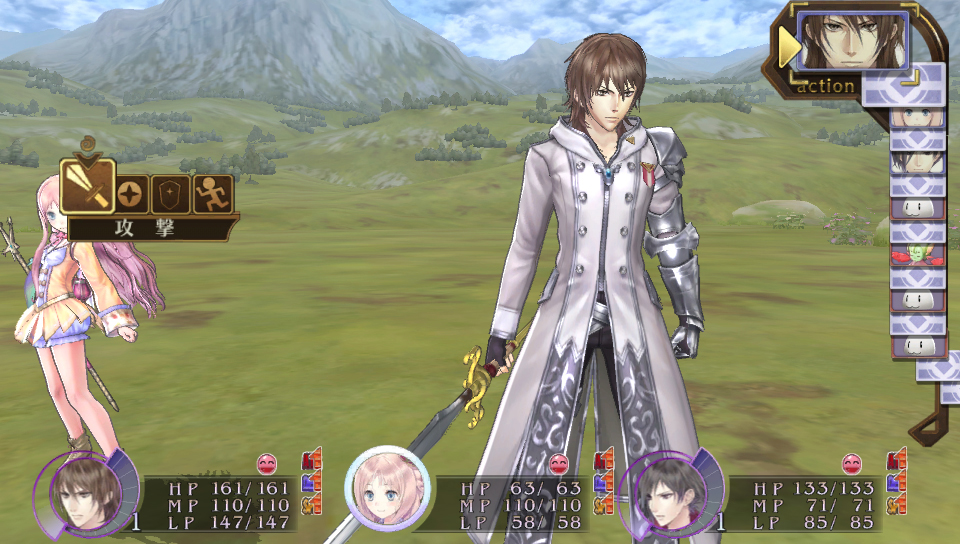The height and width of the screenshot is (544, 960).
Task: Pick the shield guard command
Action: 171,195
